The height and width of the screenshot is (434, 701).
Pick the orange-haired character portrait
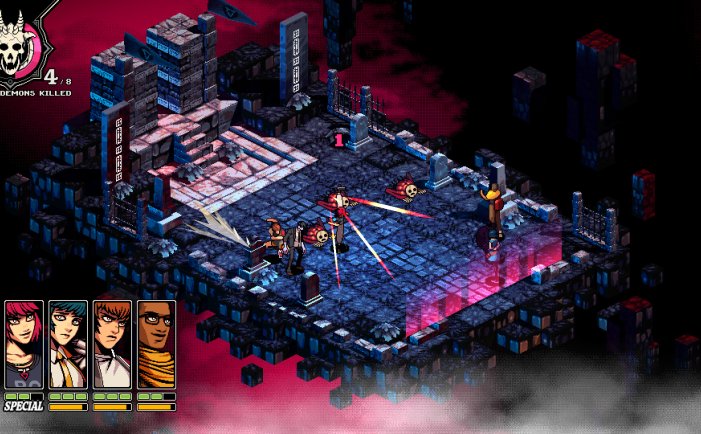point(112,344)
